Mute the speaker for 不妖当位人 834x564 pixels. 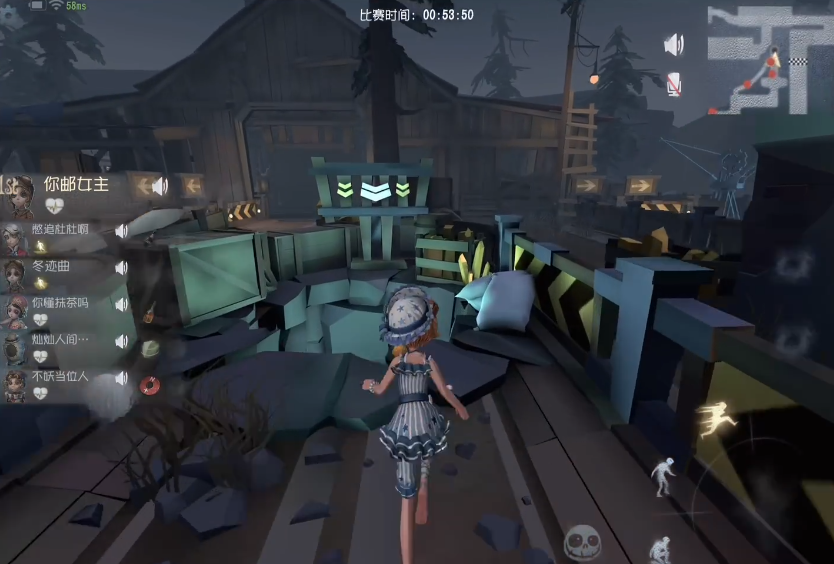pos(121,379)
